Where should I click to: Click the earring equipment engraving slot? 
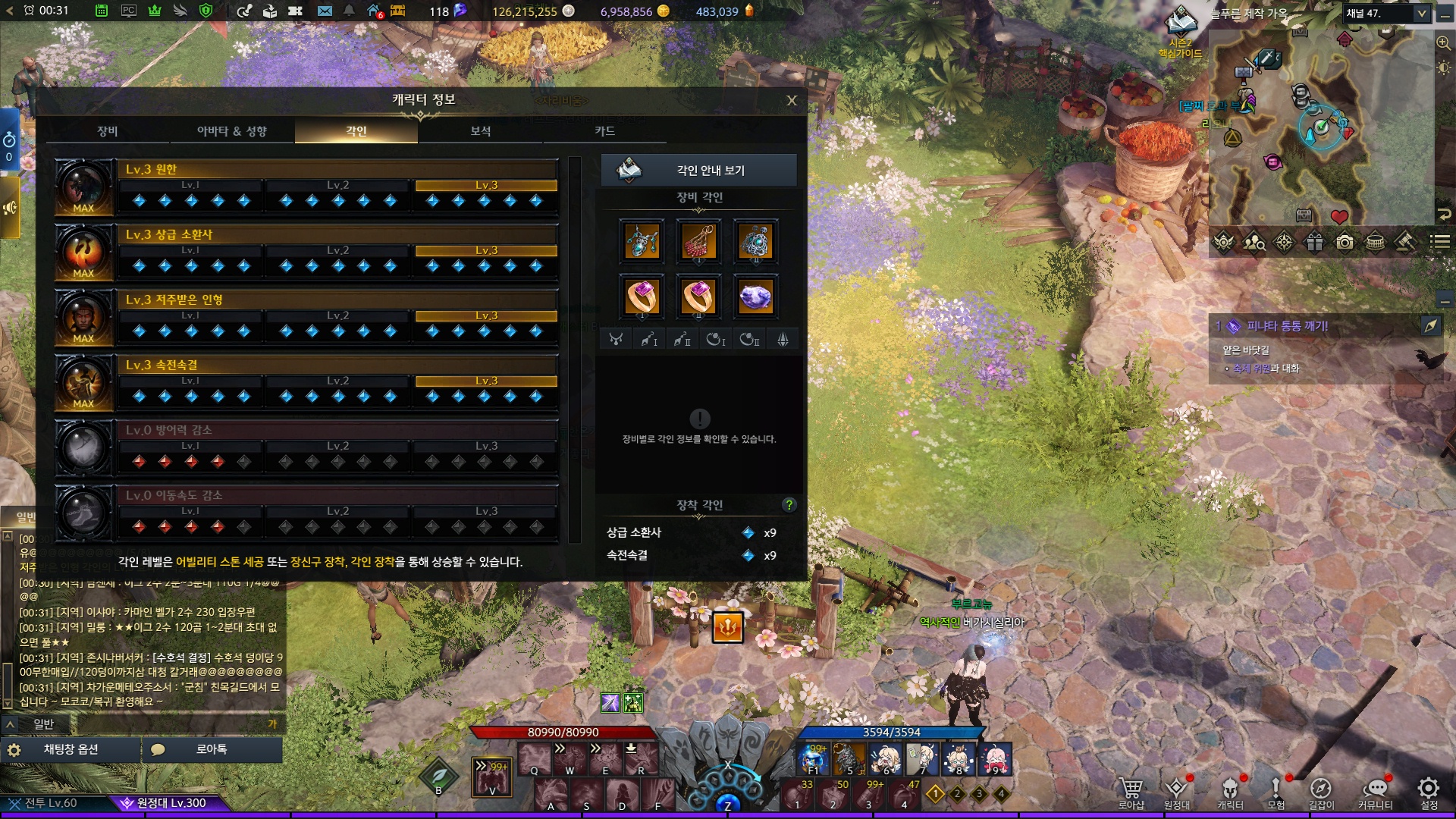click(x=698, y=242)
